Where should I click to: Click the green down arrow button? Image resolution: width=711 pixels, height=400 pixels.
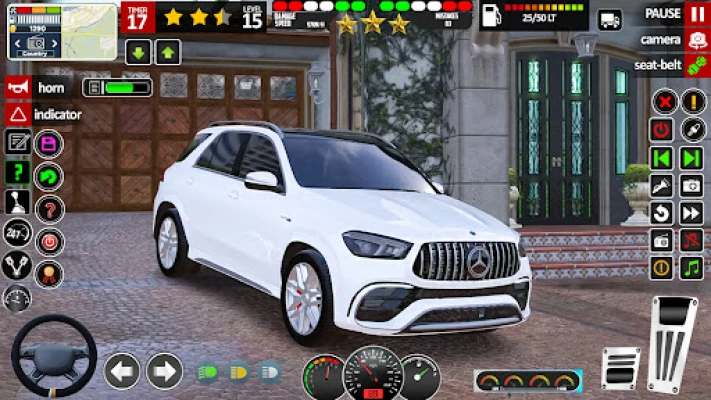pyautogui.click(x=138, y=52)
